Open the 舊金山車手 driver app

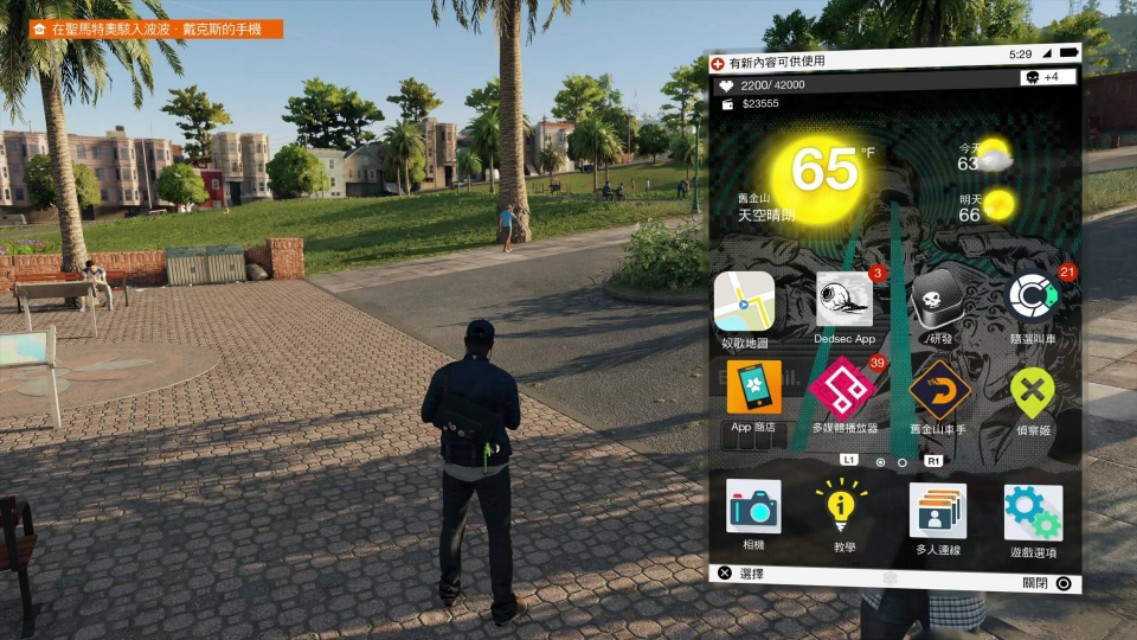point(939,389)
